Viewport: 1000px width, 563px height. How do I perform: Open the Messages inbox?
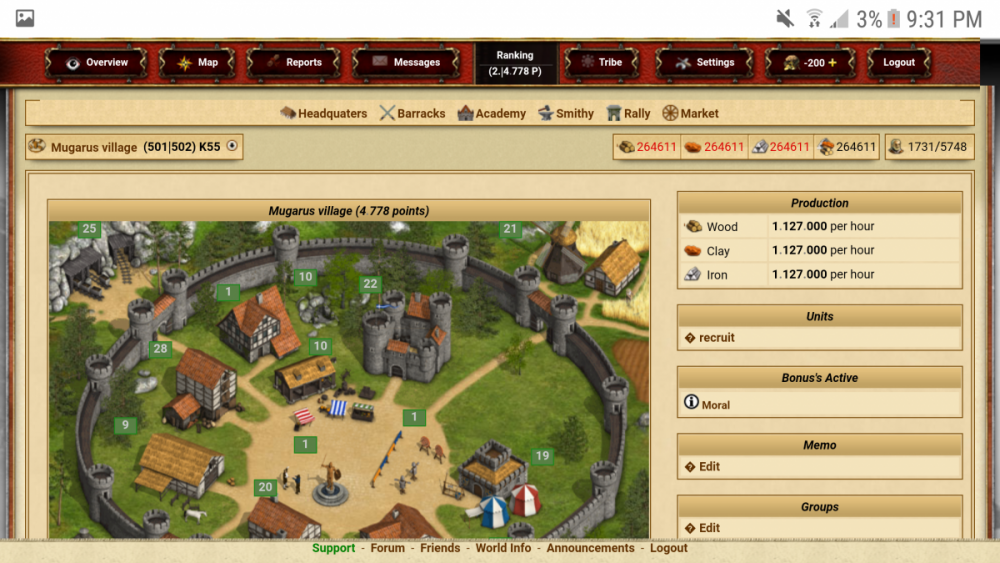pos(406,62)
